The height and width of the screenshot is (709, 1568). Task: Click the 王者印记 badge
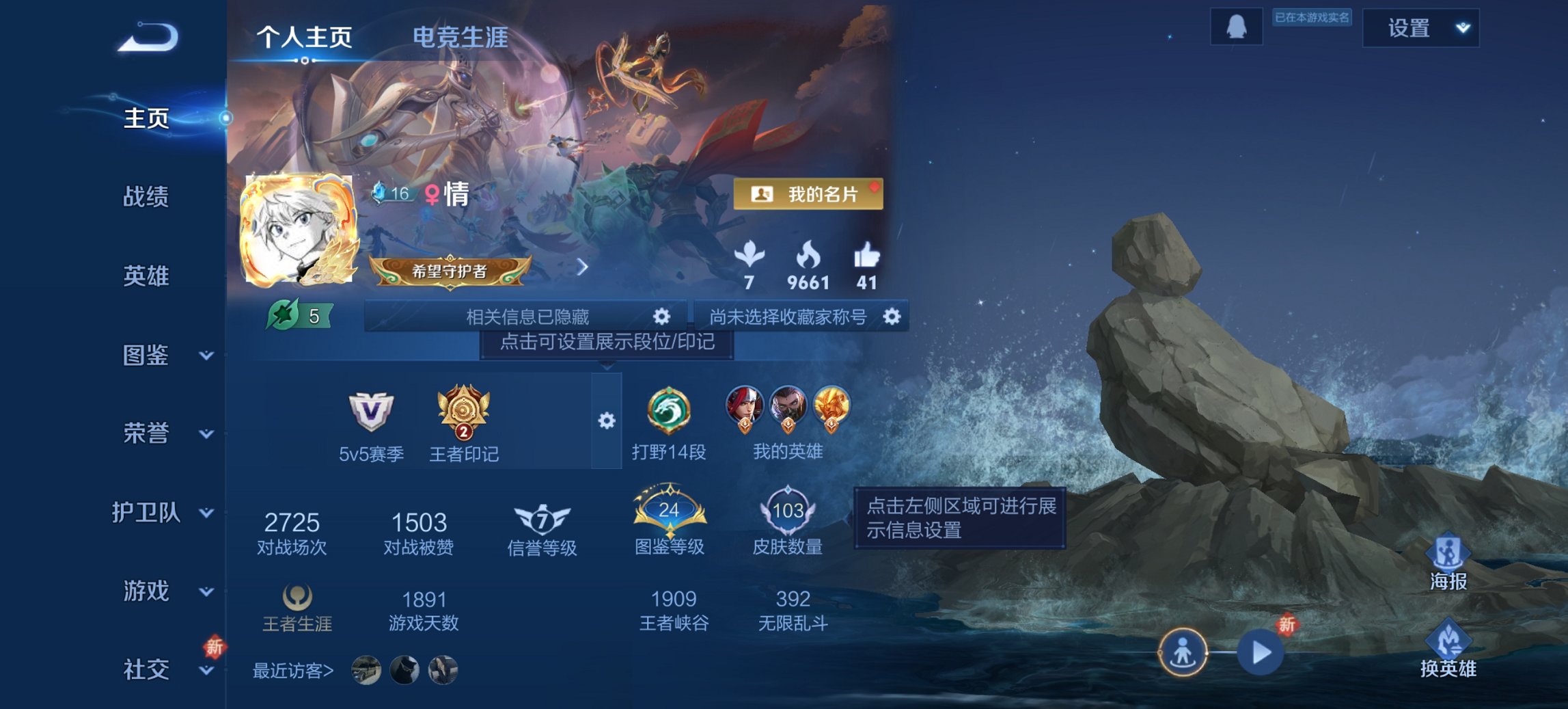pos(465,410)
